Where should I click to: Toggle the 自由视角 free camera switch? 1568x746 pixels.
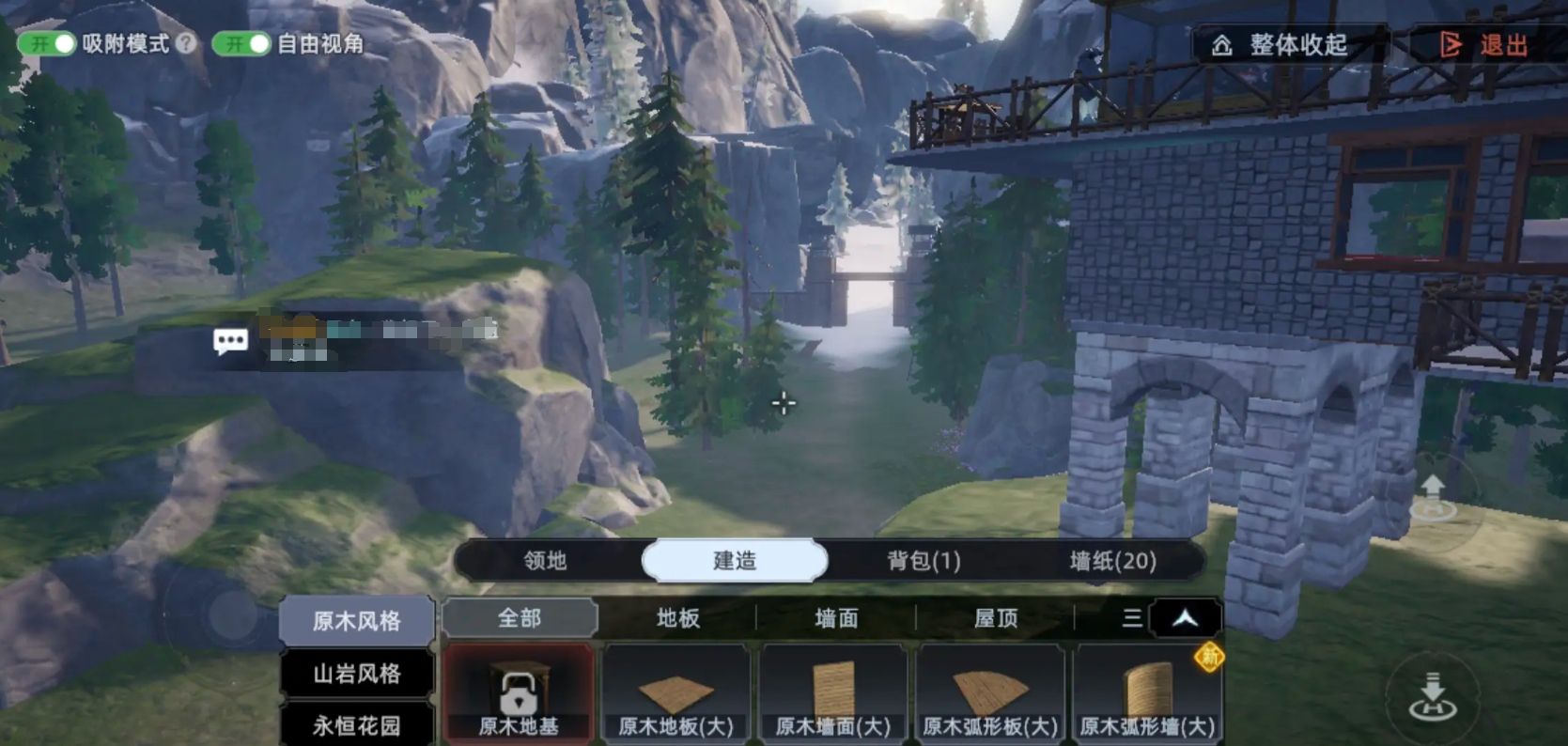pos(241,43)
